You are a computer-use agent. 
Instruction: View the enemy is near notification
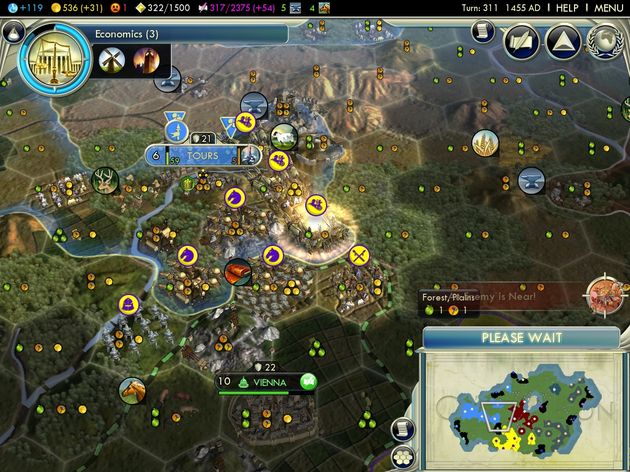tap(602, 294)
